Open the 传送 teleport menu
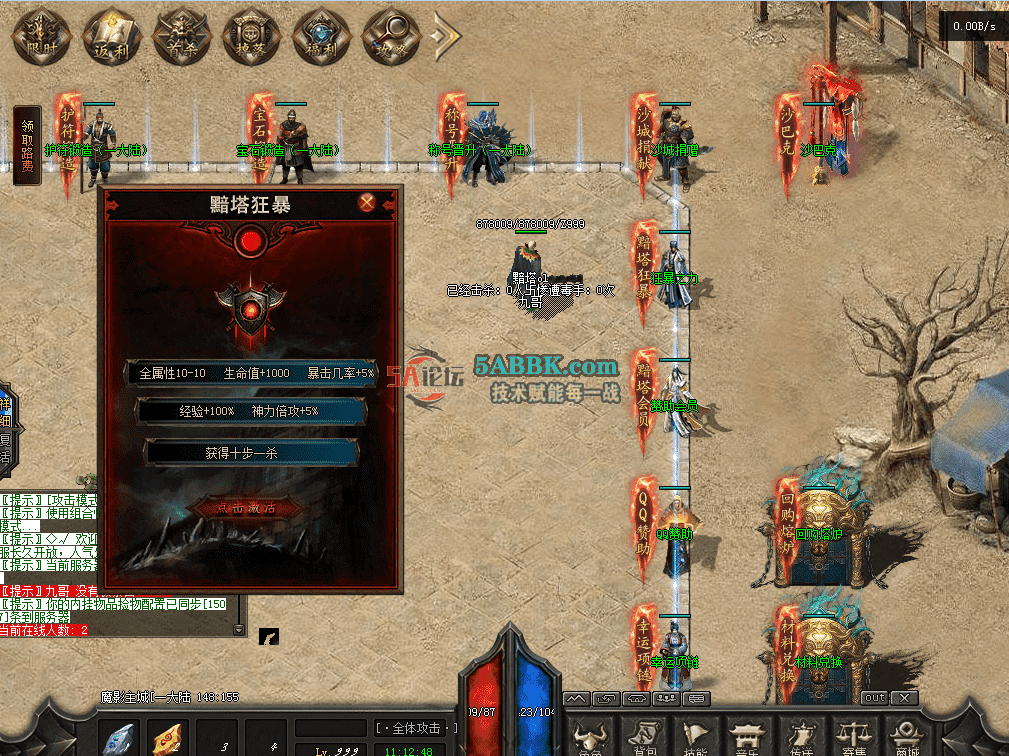 801,737
